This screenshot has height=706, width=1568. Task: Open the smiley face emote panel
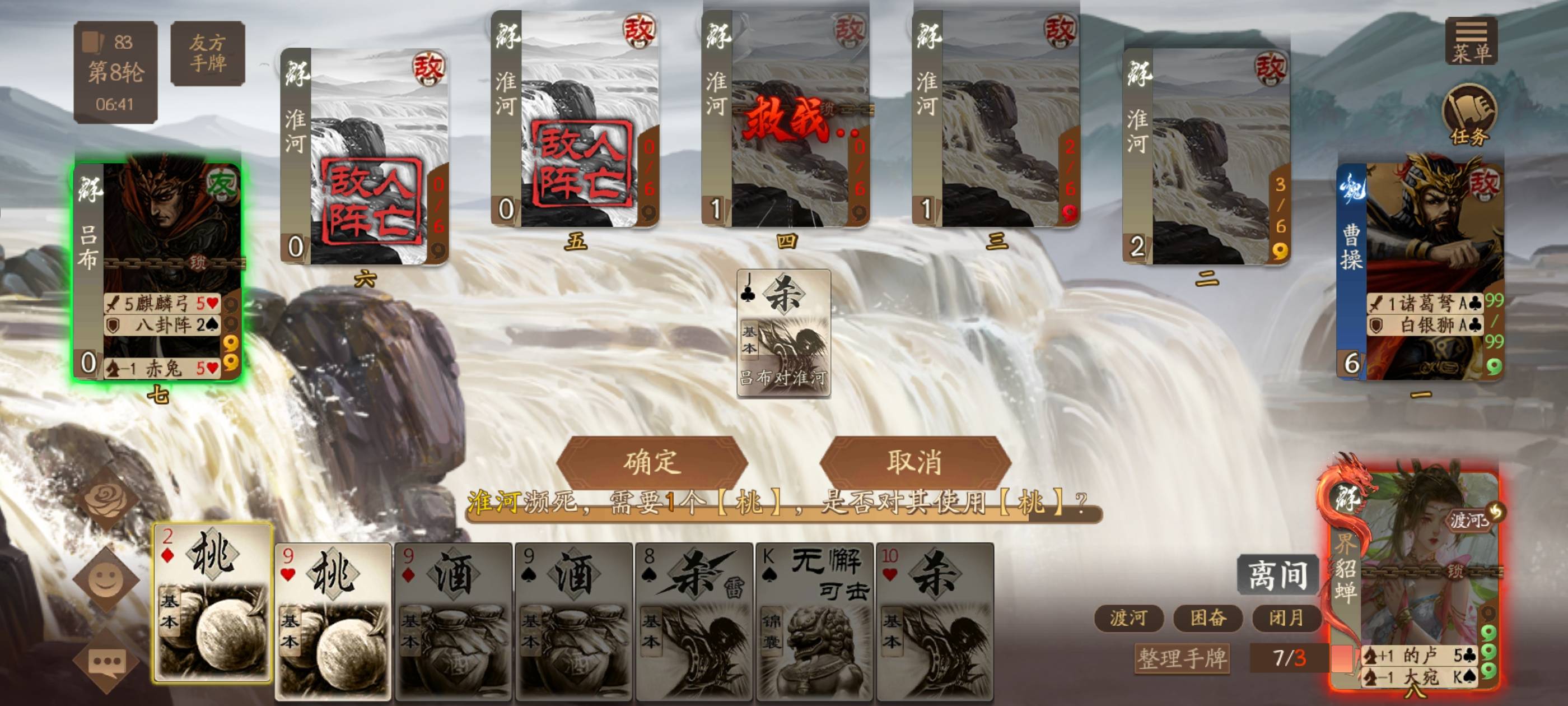click(106, 579)
